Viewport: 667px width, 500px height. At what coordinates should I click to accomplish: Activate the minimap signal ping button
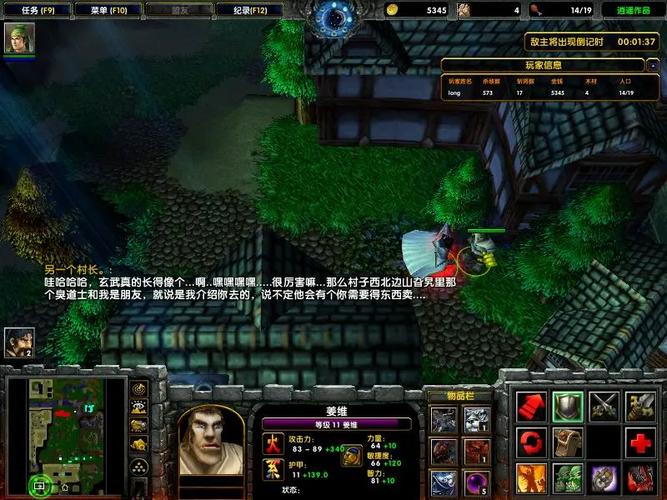tap(139, 387)
